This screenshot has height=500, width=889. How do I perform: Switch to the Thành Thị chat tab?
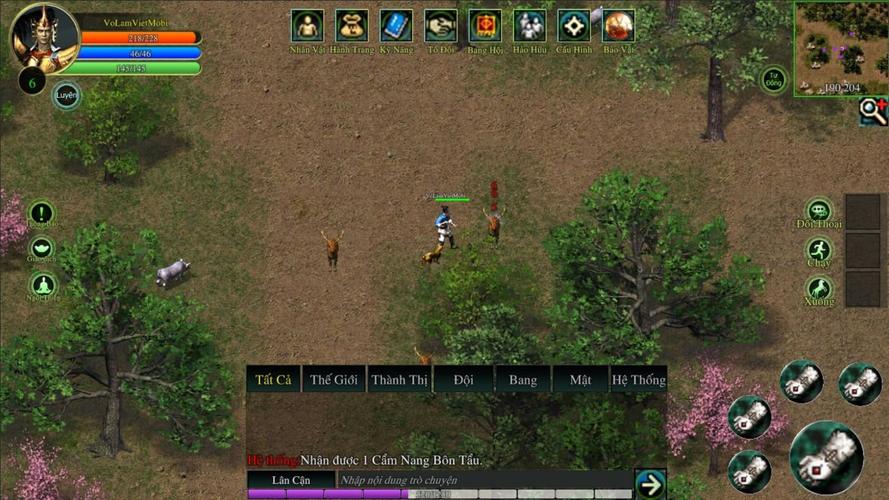coord(398,379)
